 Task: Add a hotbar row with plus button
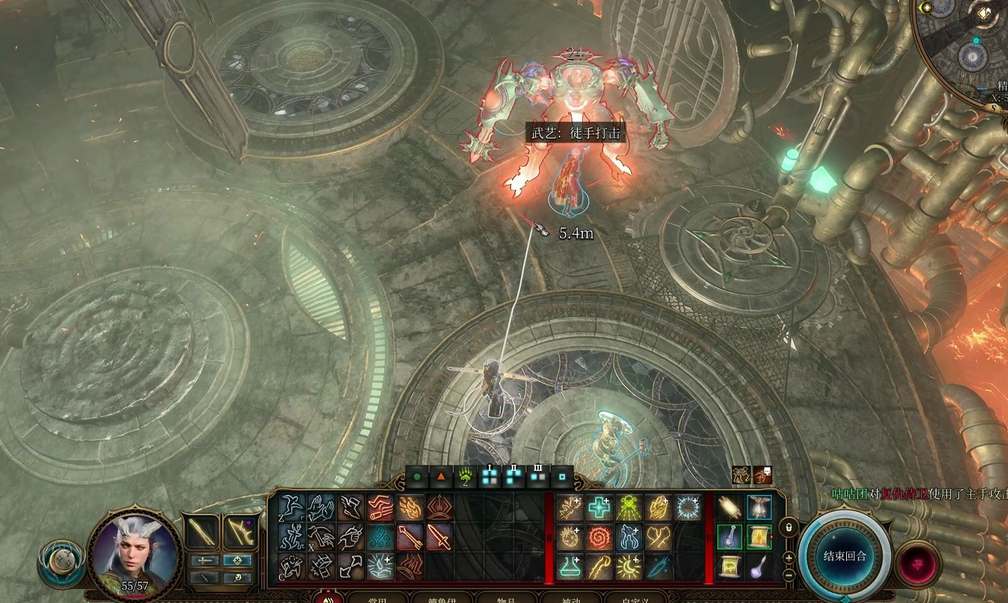pyautogui.click(x=789, y=557)
